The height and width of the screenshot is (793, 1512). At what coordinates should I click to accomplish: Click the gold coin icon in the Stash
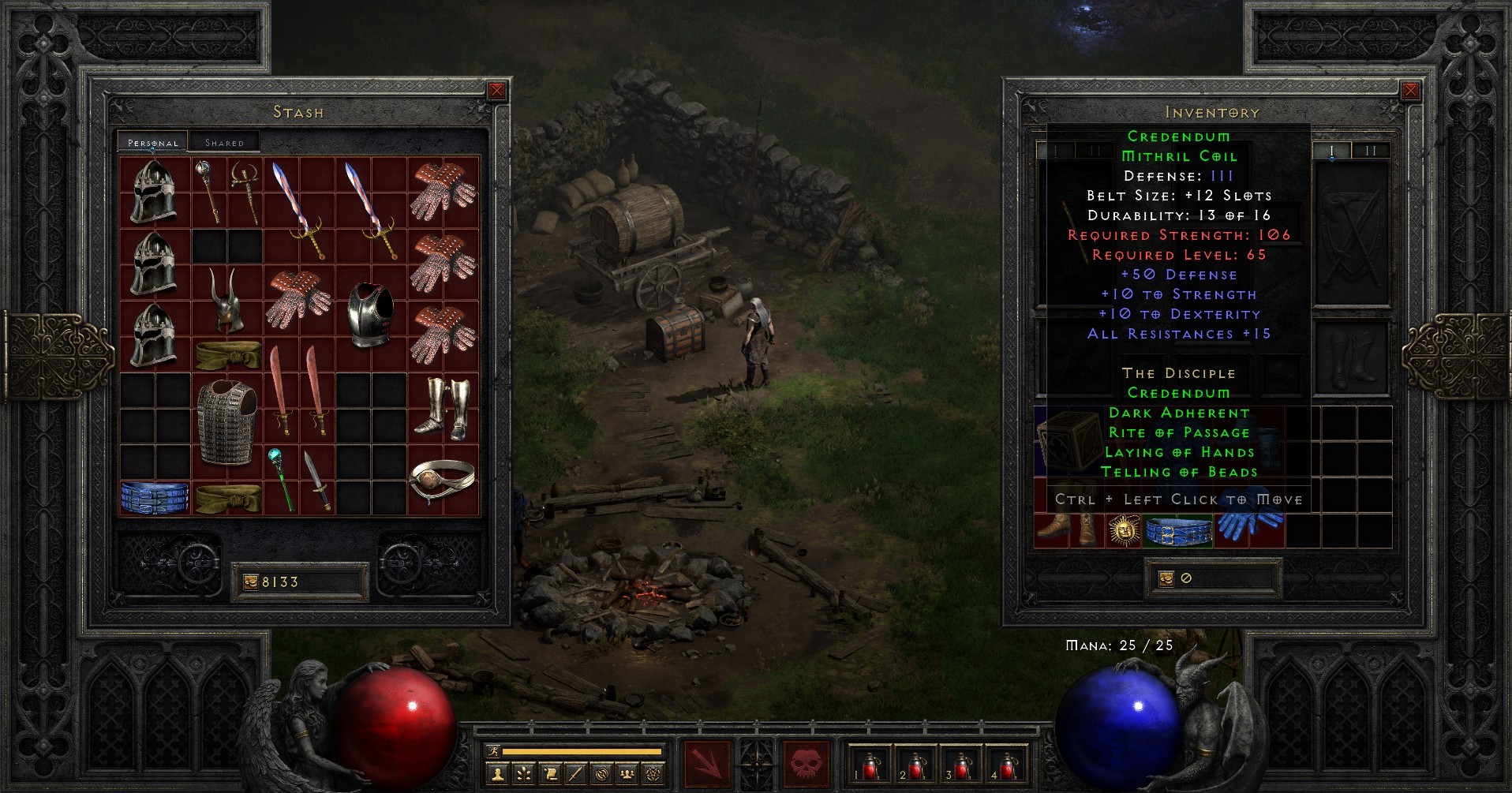pyautogui.click(x=253, y=582)
